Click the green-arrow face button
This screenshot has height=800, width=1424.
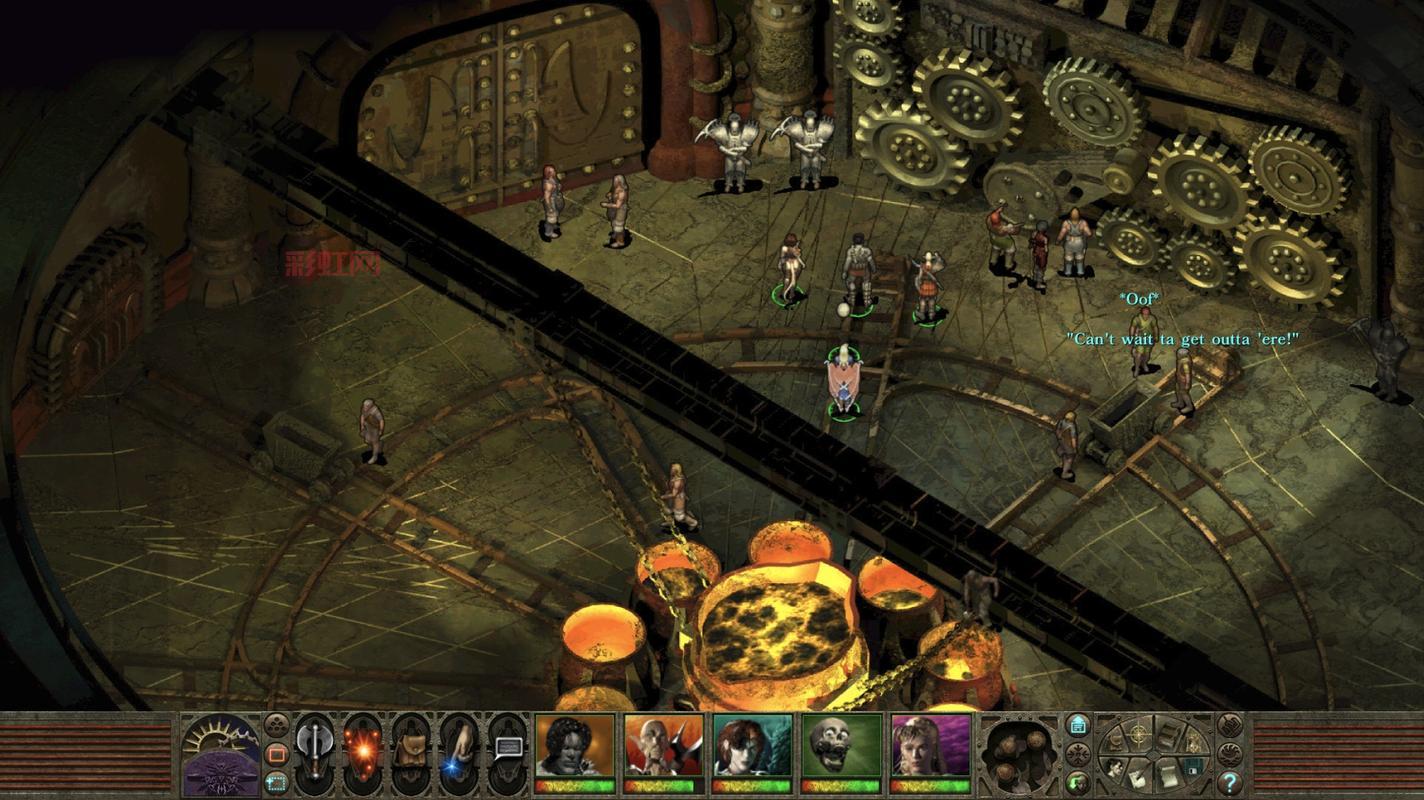tap(1077, 782)
